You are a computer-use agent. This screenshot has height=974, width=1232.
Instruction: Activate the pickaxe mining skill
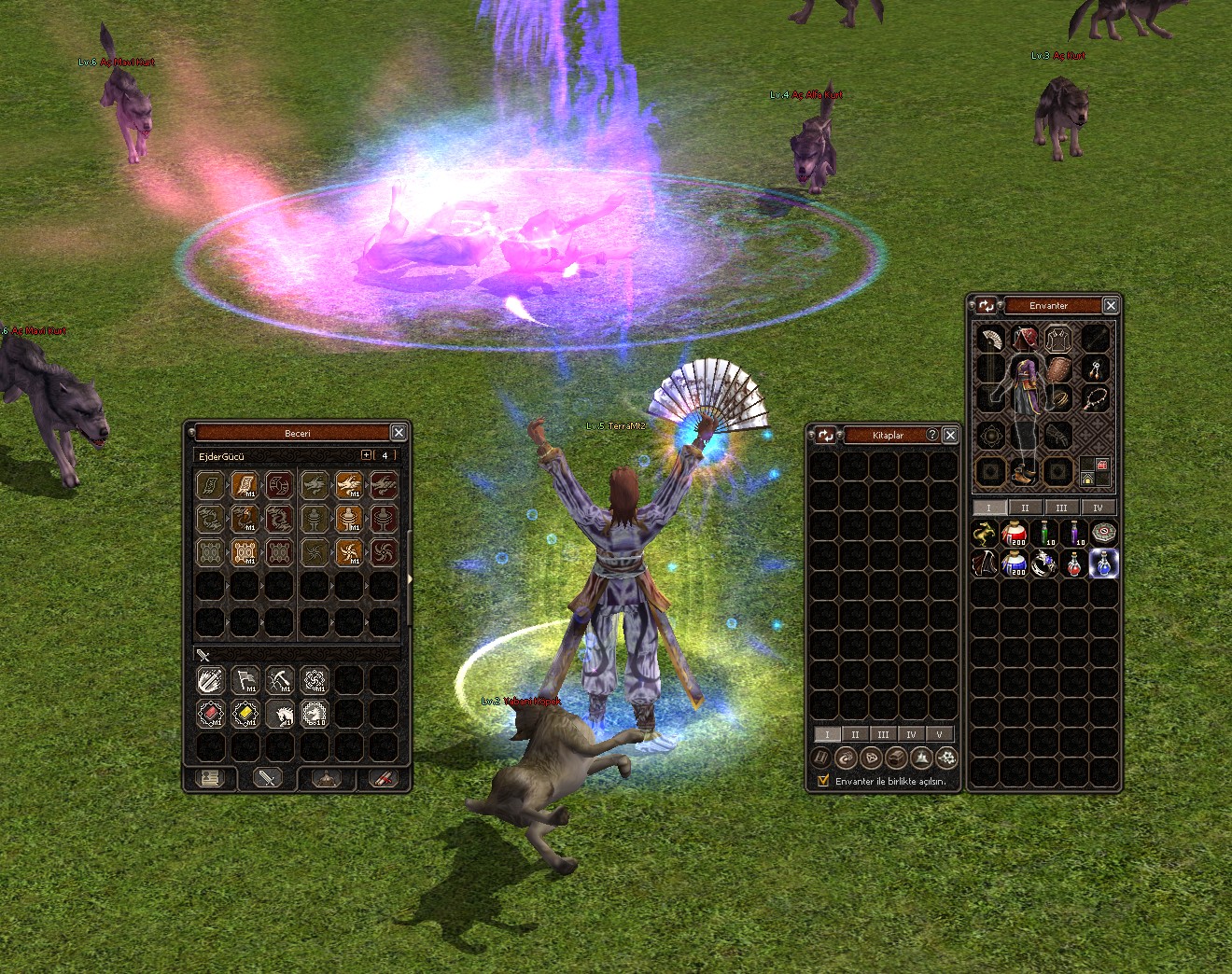pos(280,681)
